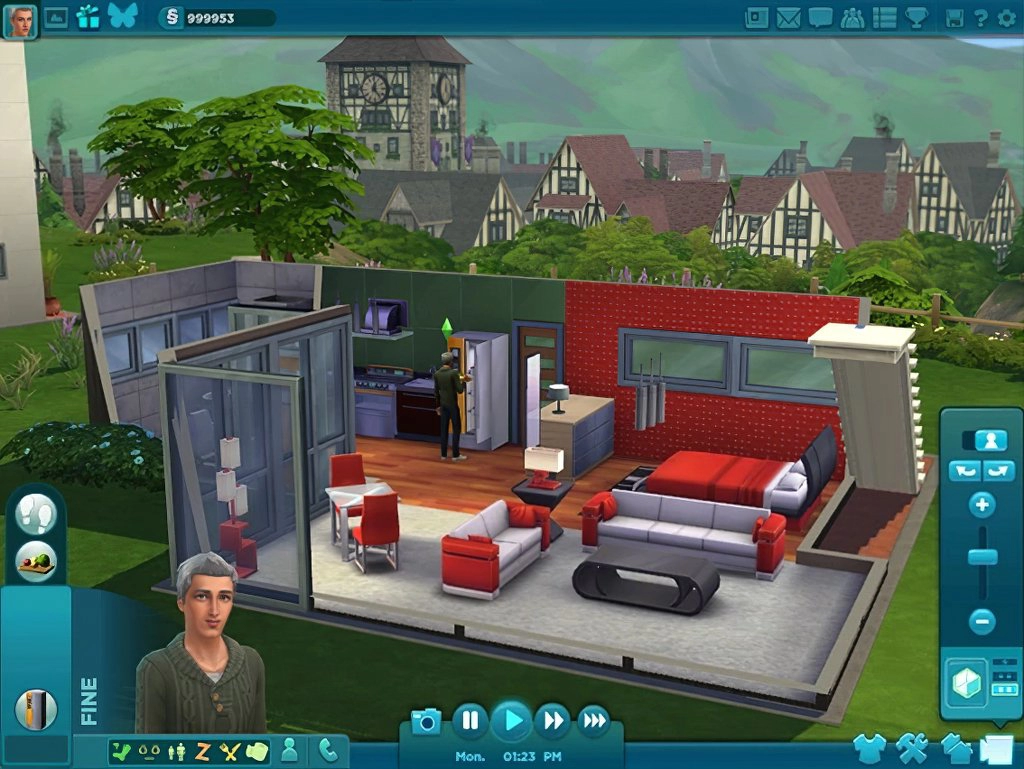Activate ultra speed triple-arrow button
Image resolution: width=1024 pixels, height=769 pixels.
coord(594,720)
